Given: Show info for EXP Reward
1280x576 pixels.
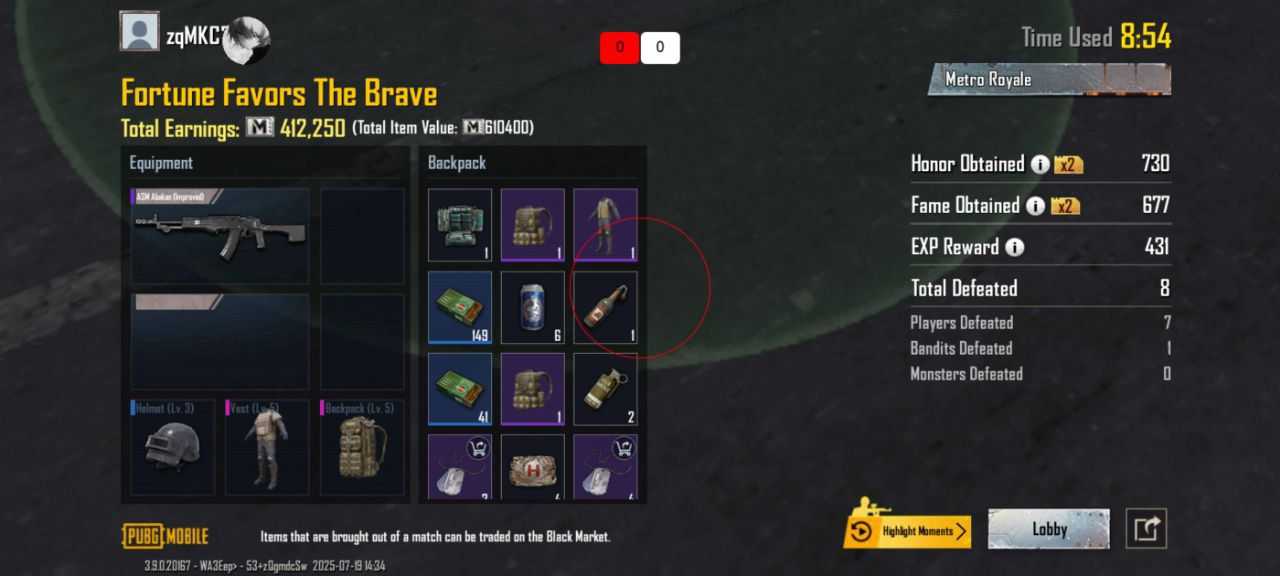Looking at the screenshot, I should pyautogui.click(x=1015, y=247).
